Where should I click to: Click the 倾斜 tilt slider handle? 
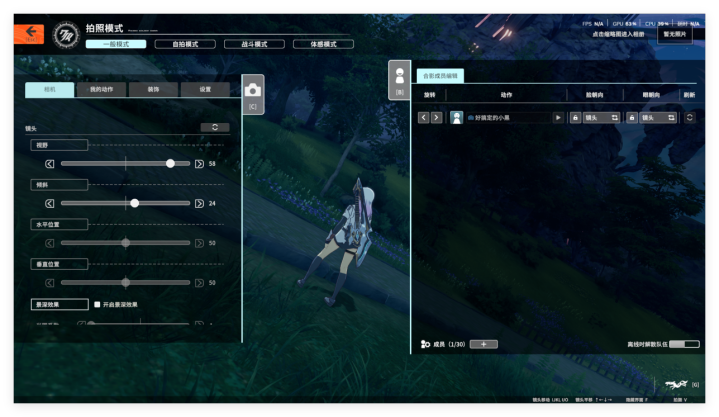click(135, 203)
